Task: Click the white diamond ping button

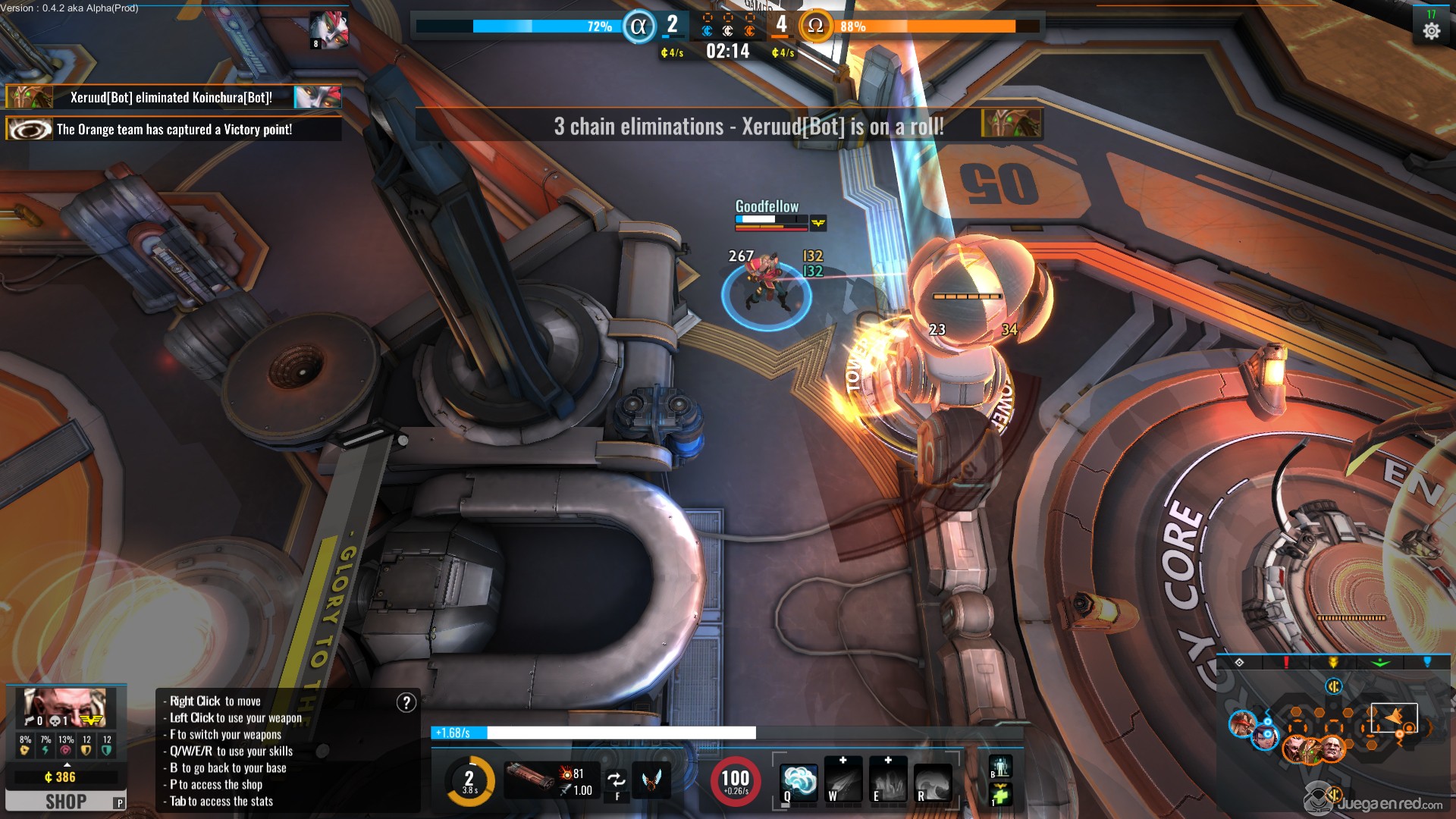Action: click(x=1239, y=662)
